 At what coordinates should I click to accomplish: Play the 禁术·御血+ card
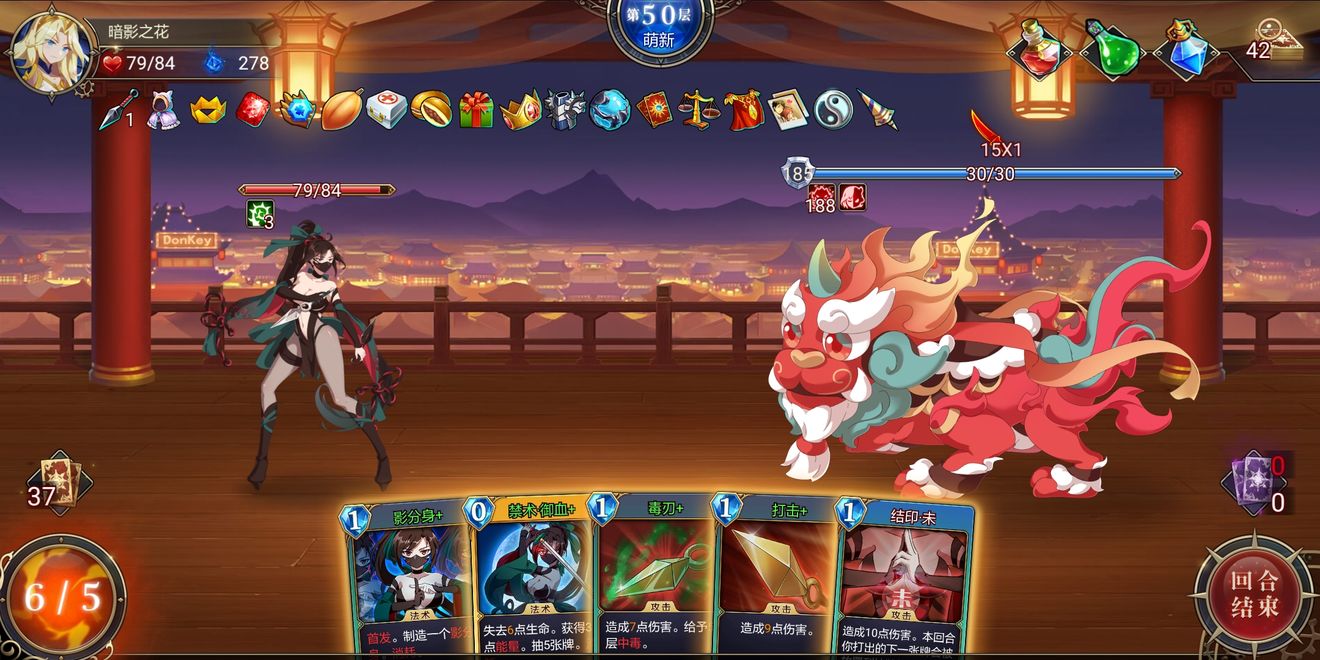coord(528,580)
